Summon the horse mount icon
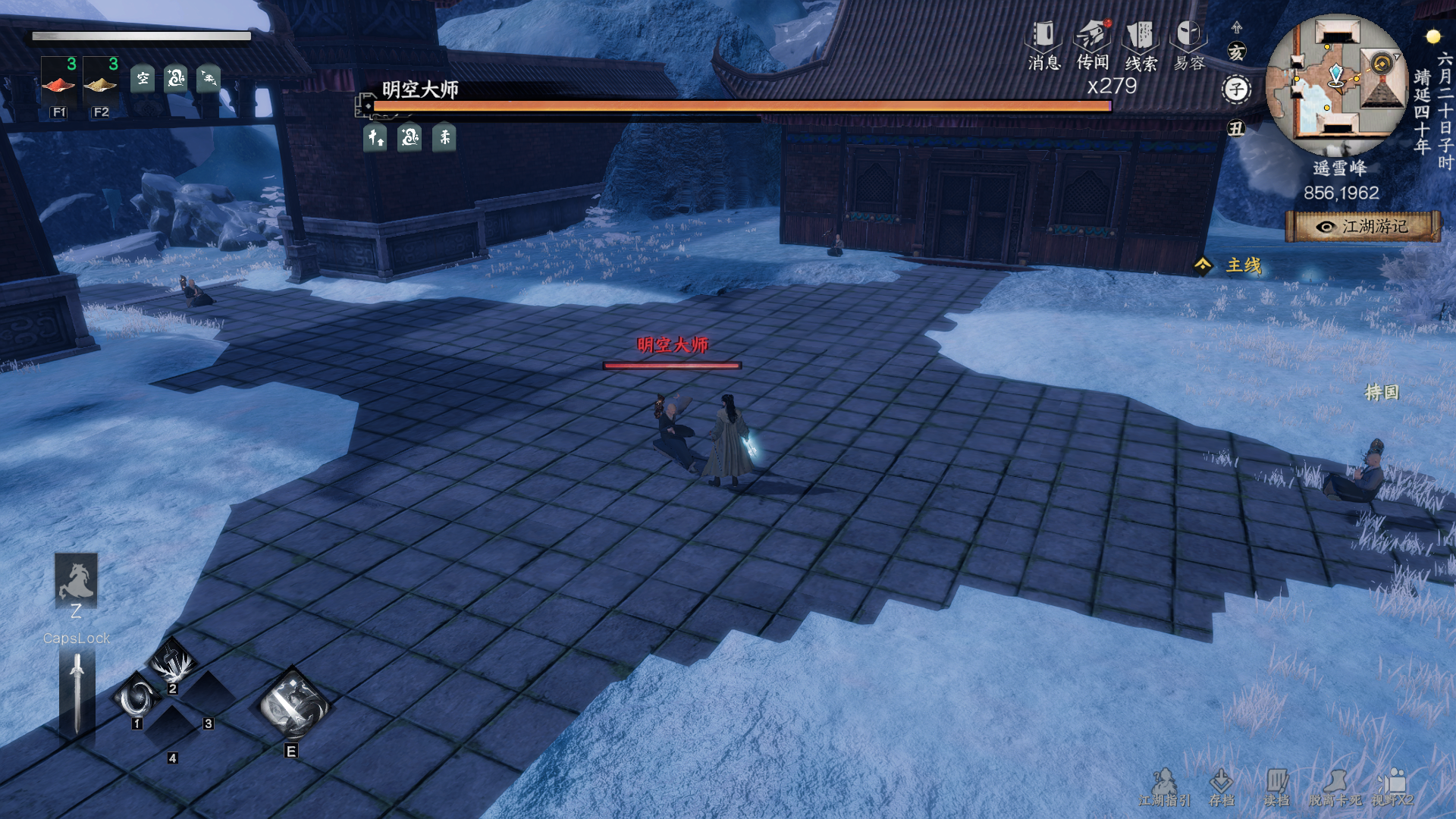This screenshot has height=819, width=1456. [x=76, y=580]
